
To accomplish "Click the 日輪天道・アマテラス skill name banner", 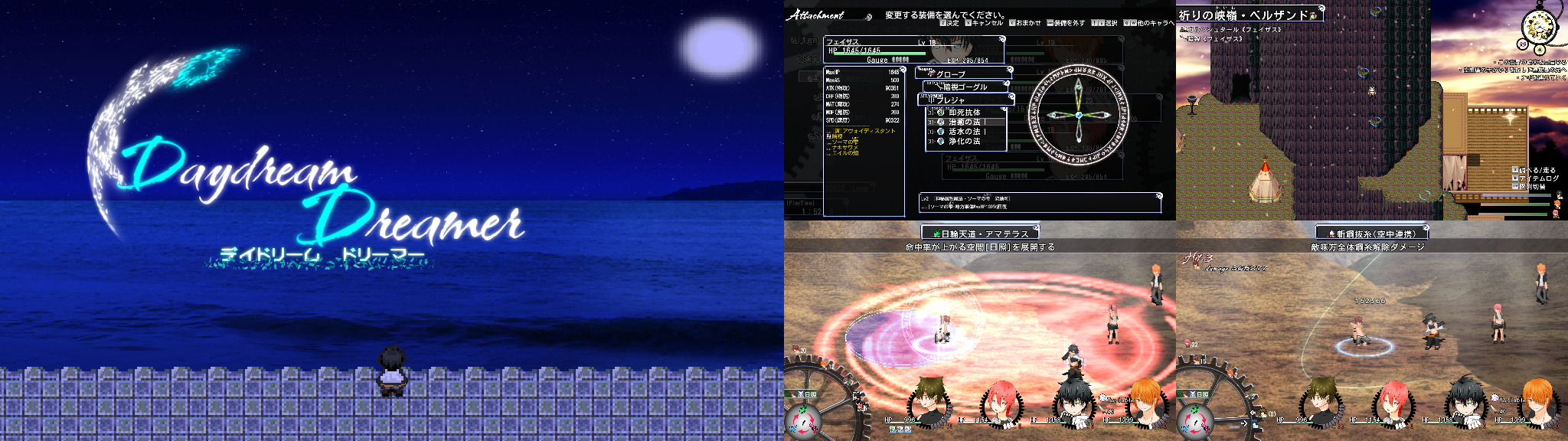I will tap(980, 233).
